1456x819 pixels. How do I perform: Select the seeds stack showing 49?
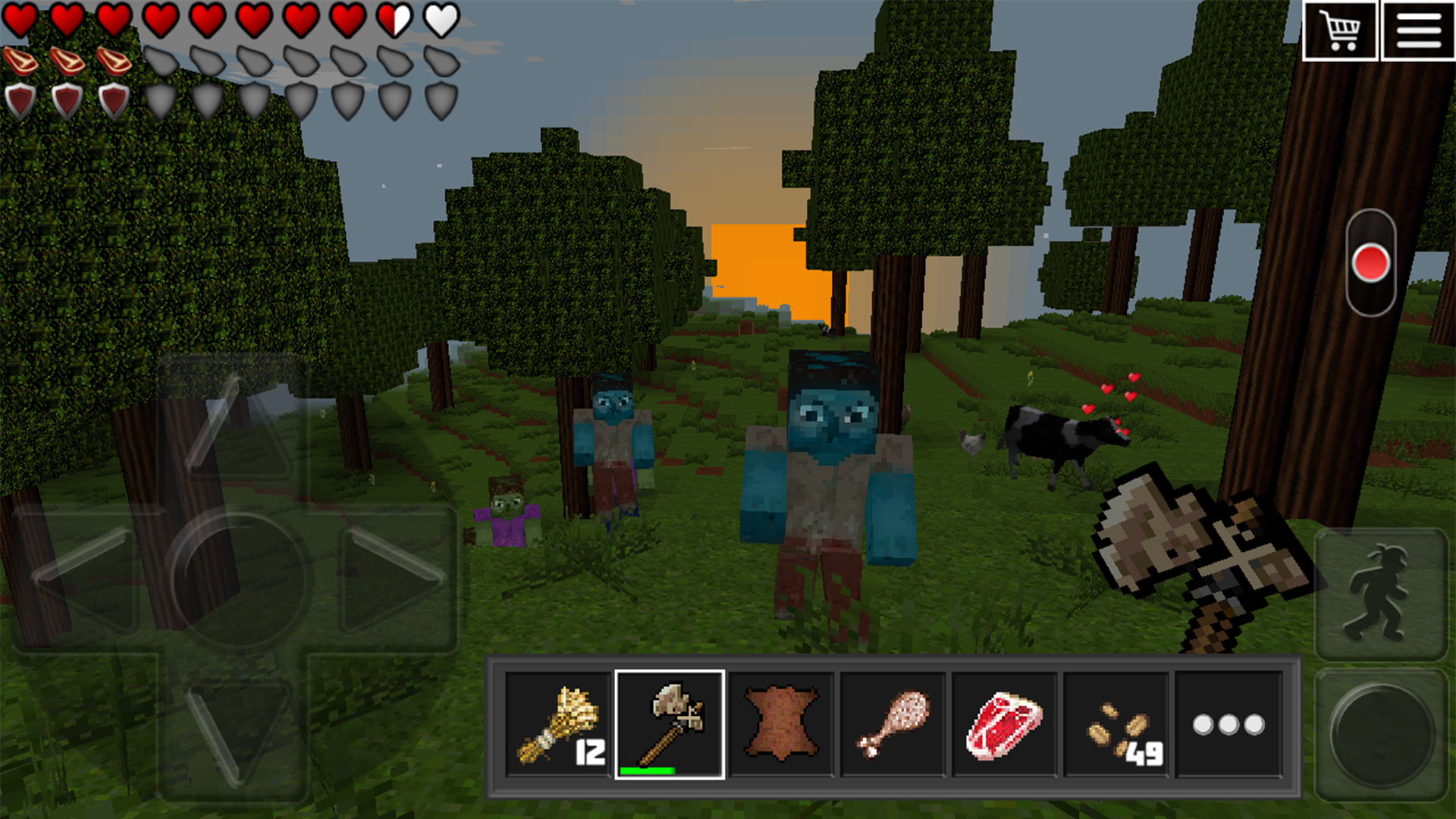point(1118,724)
